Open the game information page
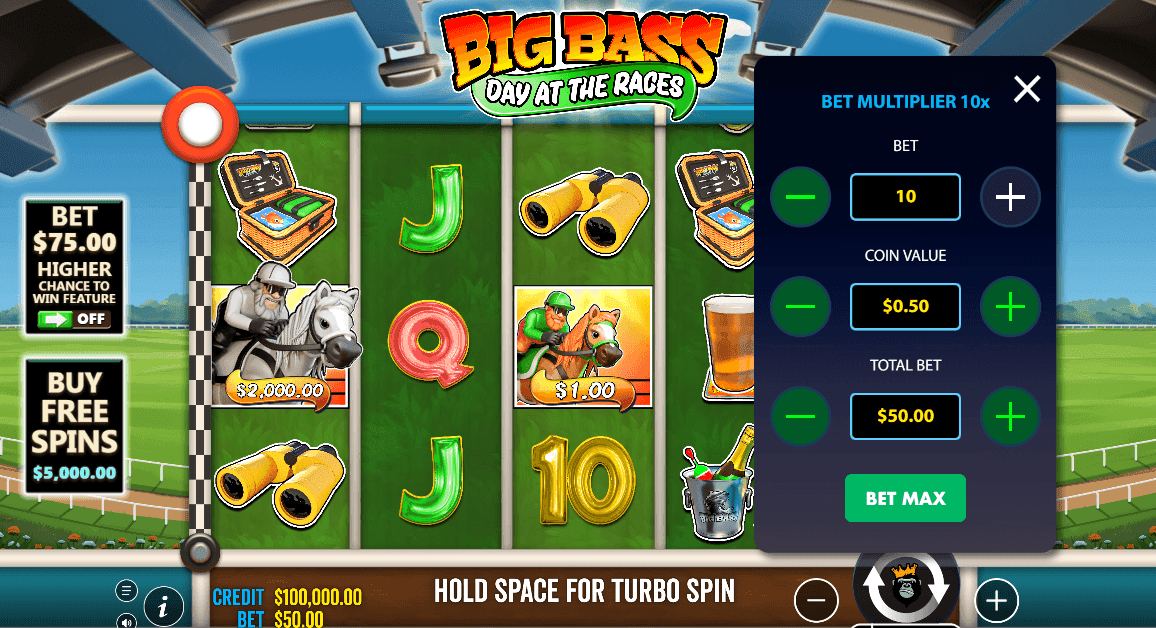Image resolution: width=1156 pixels, height=628 pixels. (163, 606)
